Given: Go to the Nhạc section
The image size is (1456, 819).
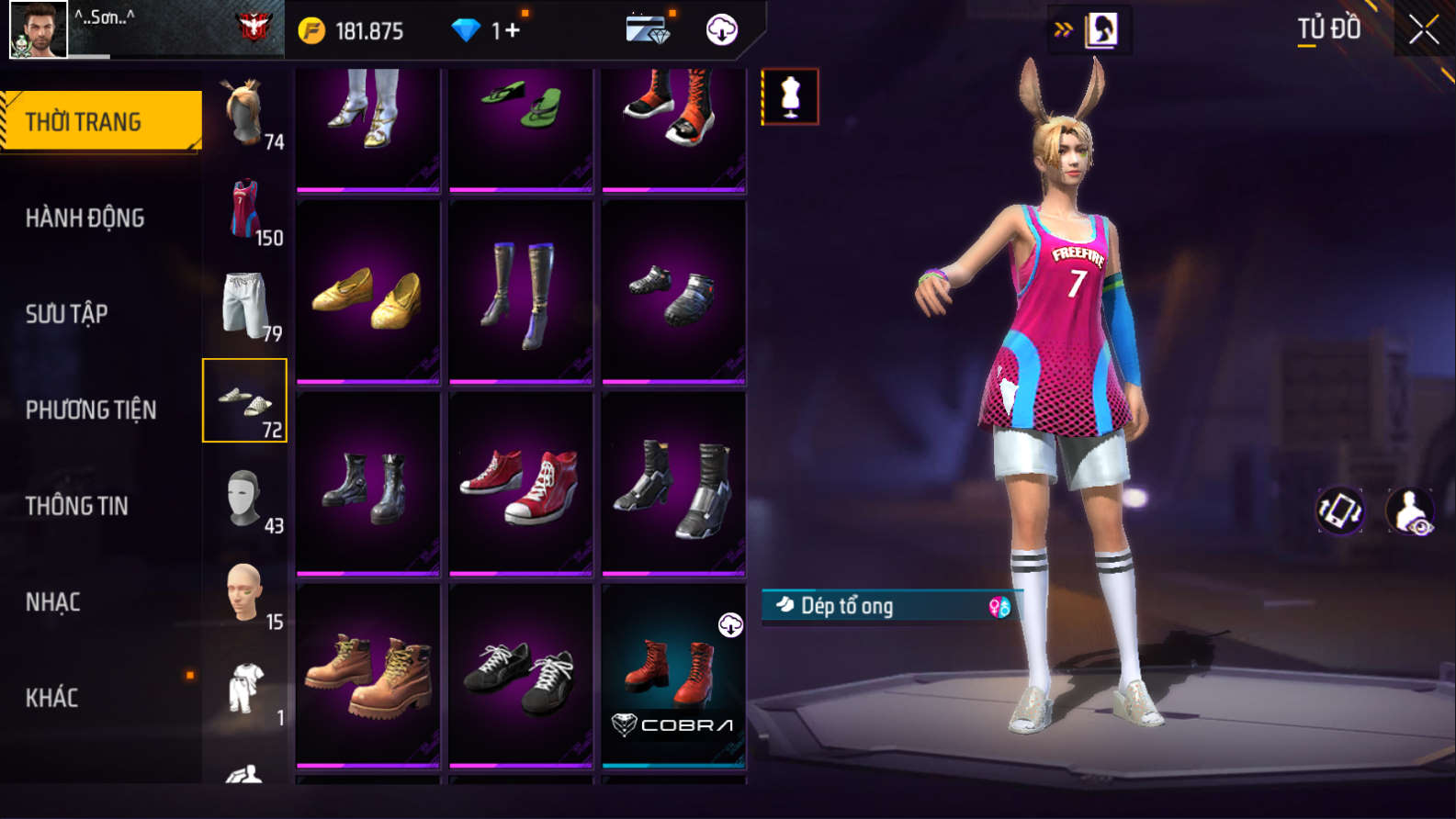Looking at the screenshot, I should (x=52, y=602).
